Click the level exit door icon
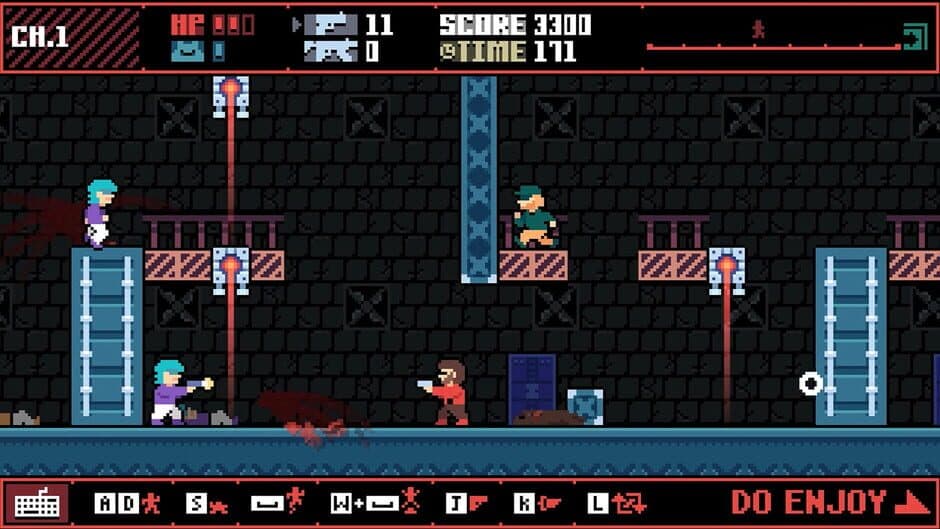The width and height of the screenshot is (940, 529). click(915, 38)
